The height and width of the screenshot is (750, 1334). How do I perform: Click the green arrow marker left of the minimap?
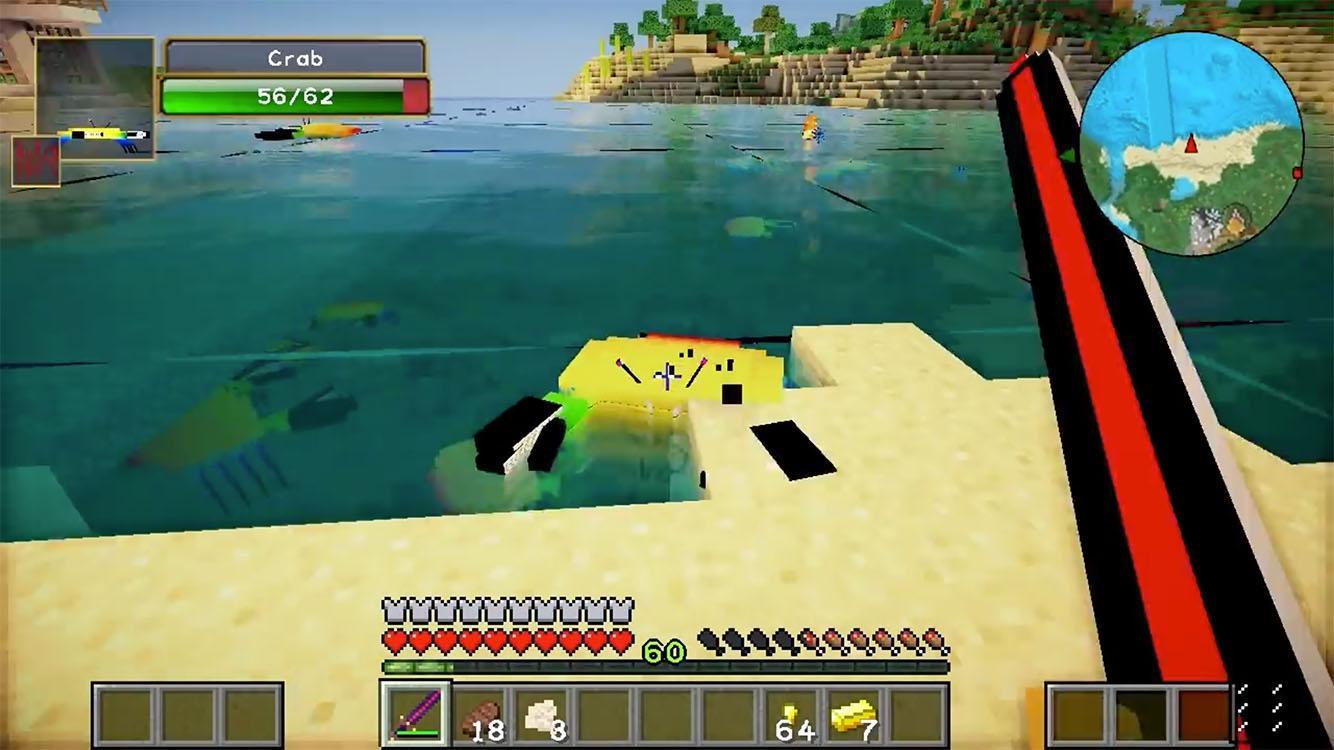(x=1069, y=155)
